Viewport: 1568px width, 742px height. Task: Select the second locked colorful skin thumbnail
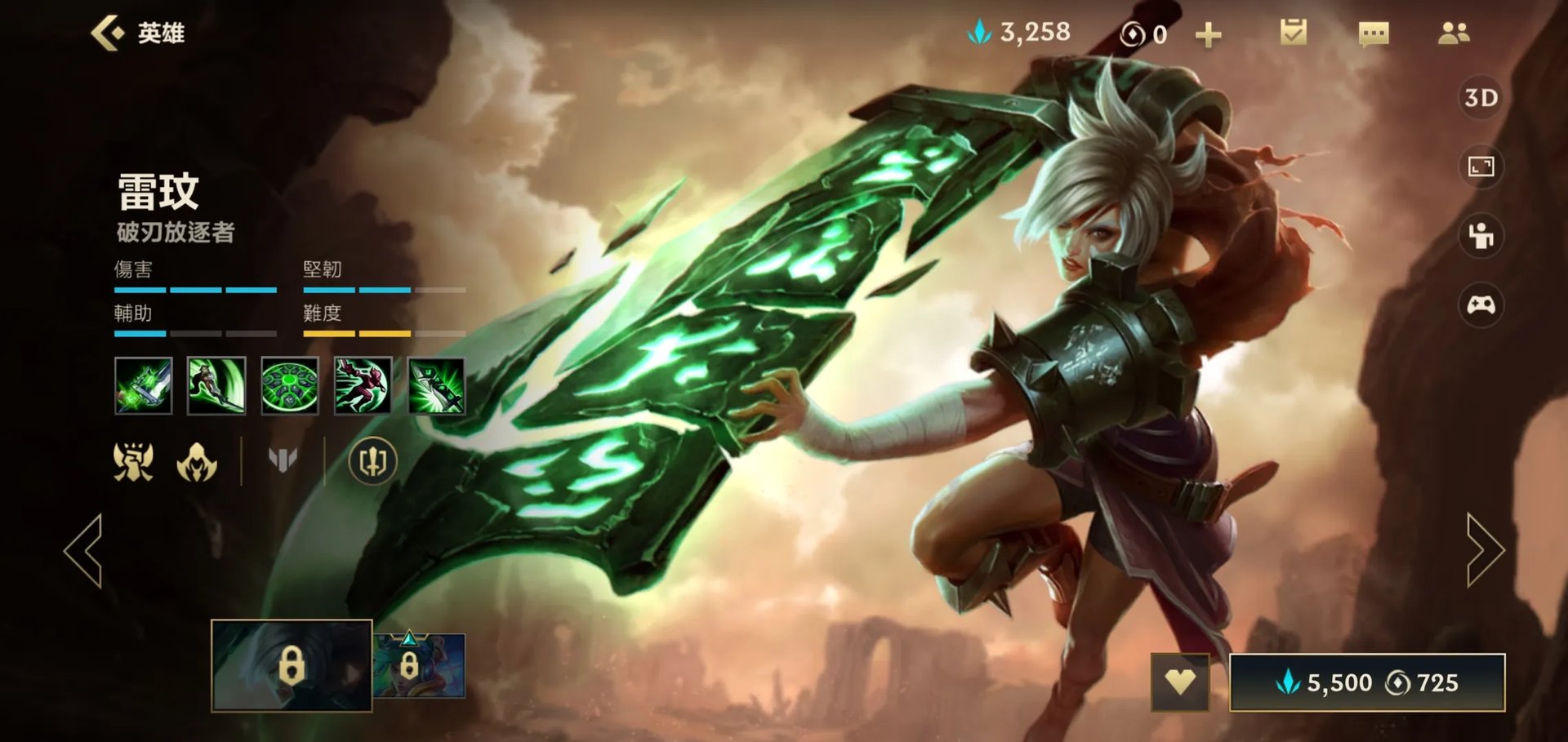click(420, 665)
